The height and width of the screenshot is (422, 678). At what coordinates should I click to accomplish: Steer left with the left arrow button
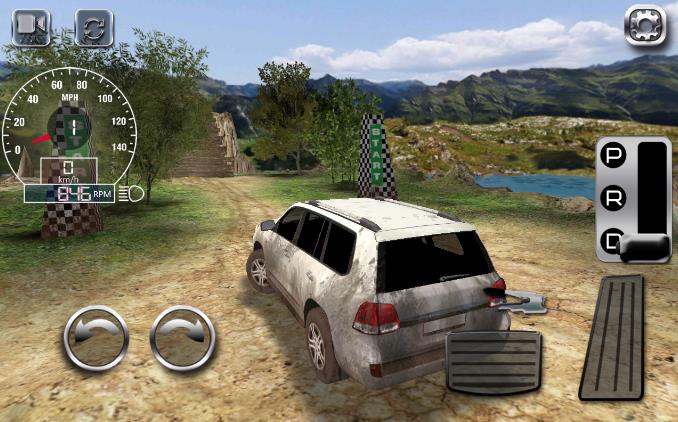click(x=96, y=339)
